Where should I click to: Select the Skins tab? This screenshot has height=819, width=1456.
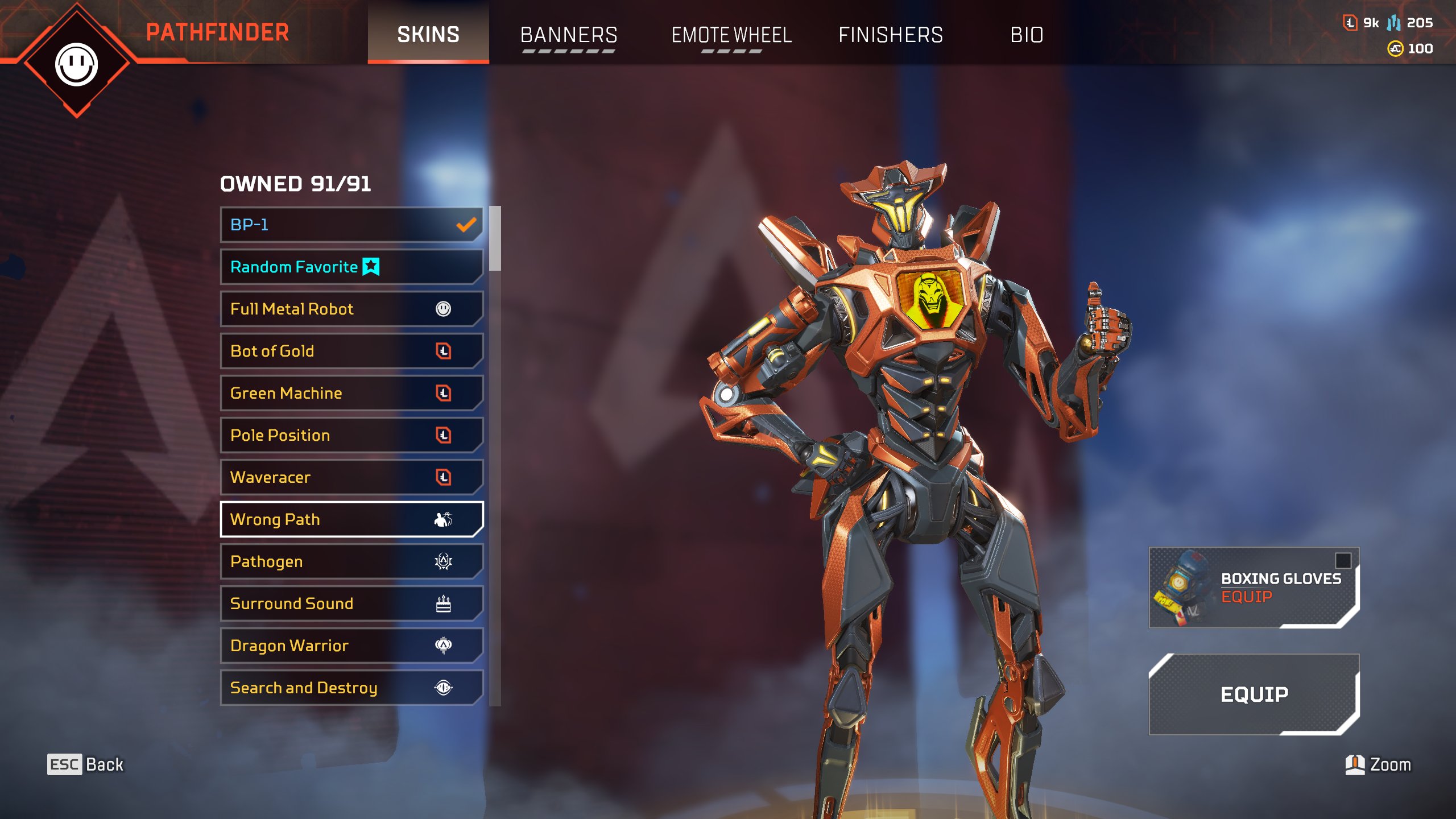coord(428,35)
